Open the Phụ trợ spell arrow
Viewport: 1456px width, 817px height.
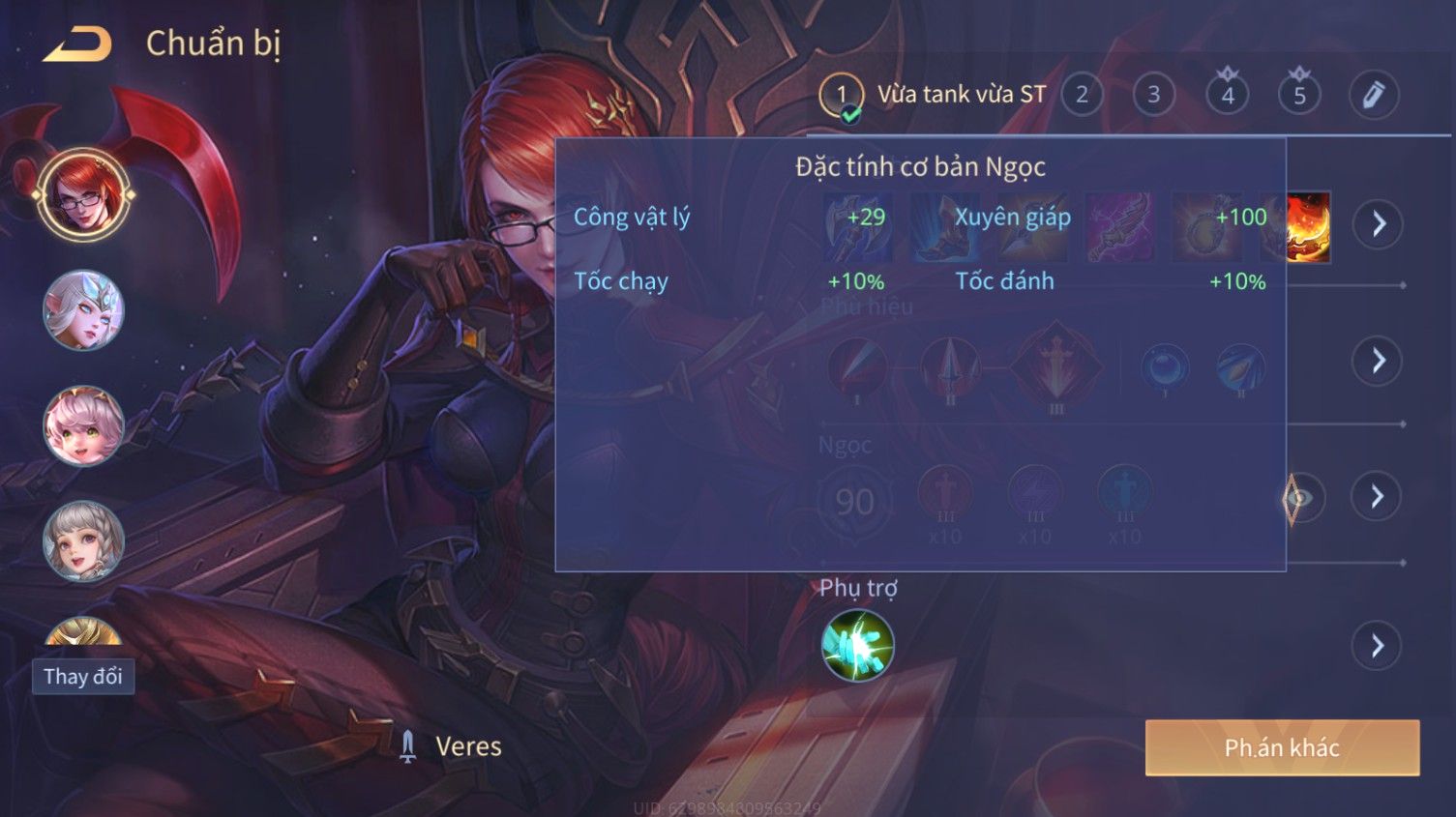tap(1378, 646)
